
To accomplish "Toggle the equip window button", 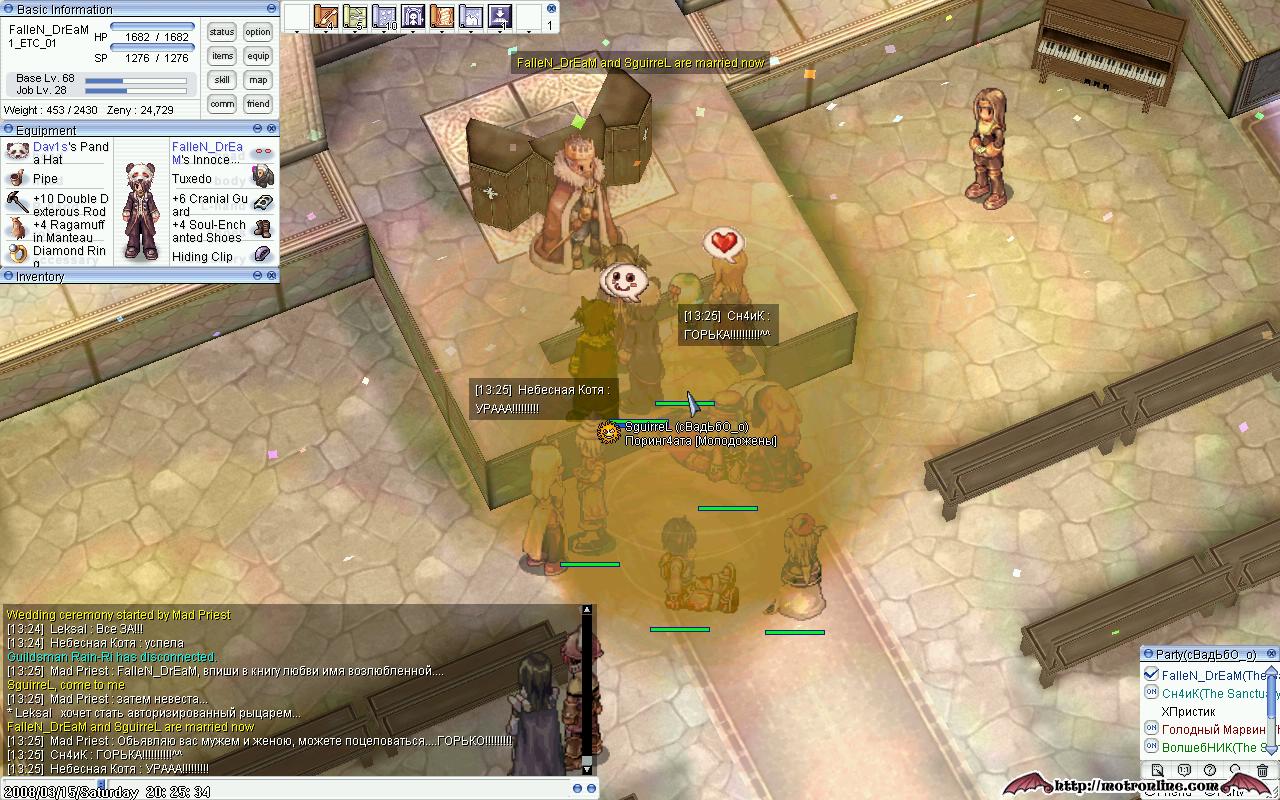I will pos(258,56).
